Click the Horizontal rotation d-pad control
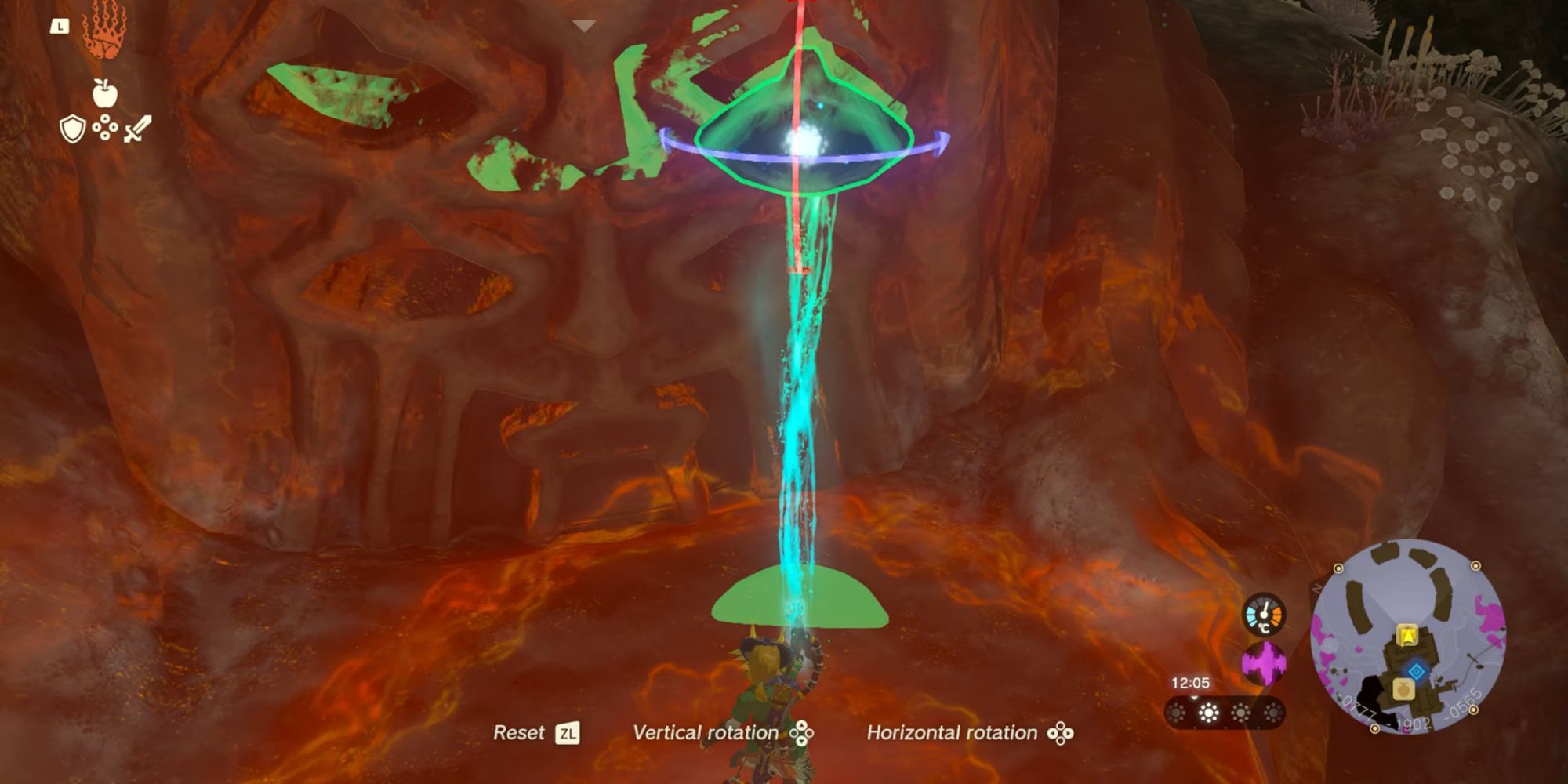Viewport: 1568px width, 784px height. [1062, 733]
